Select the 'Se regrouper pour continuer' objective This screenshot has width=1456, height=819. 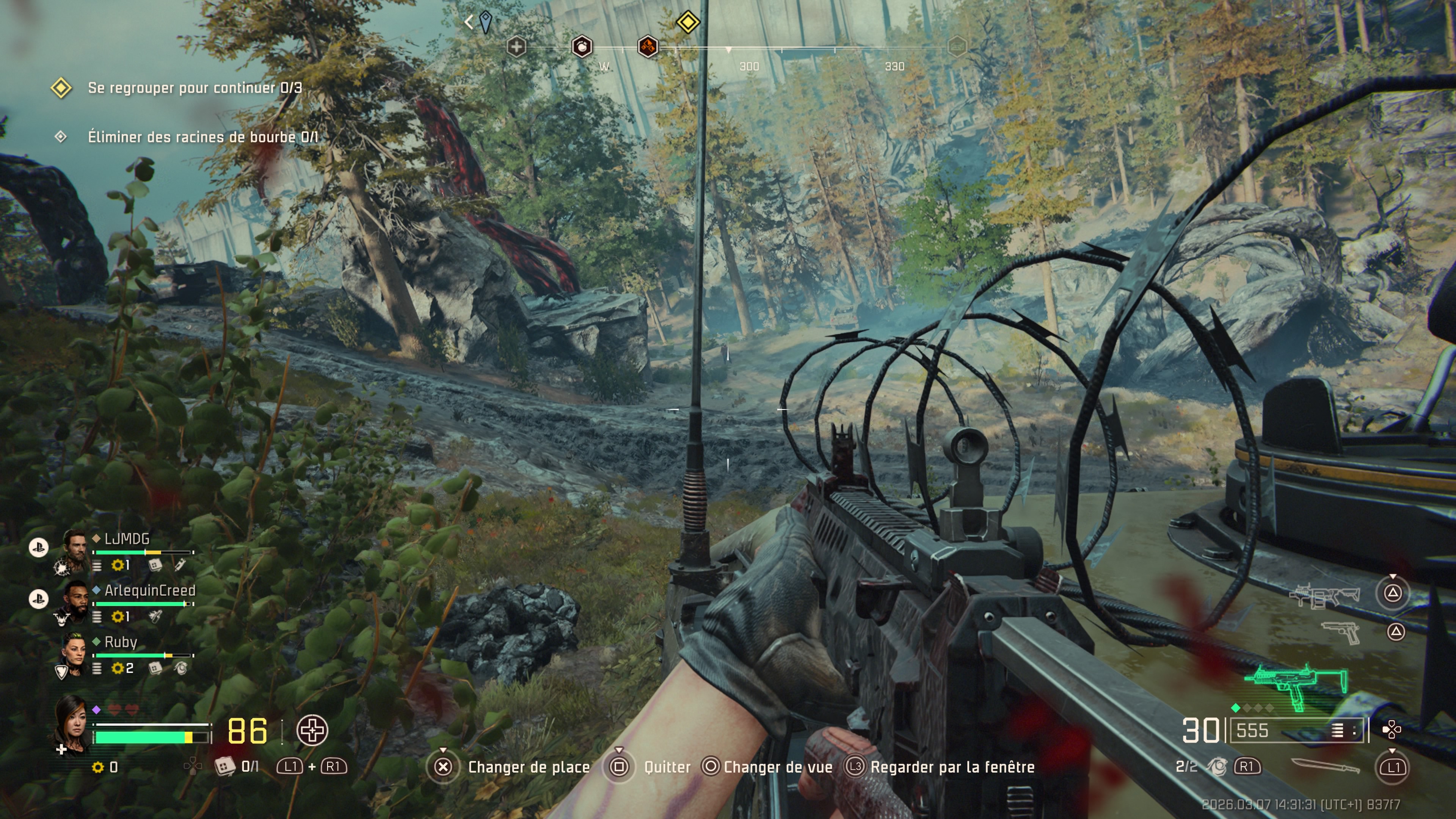point(195,88)
